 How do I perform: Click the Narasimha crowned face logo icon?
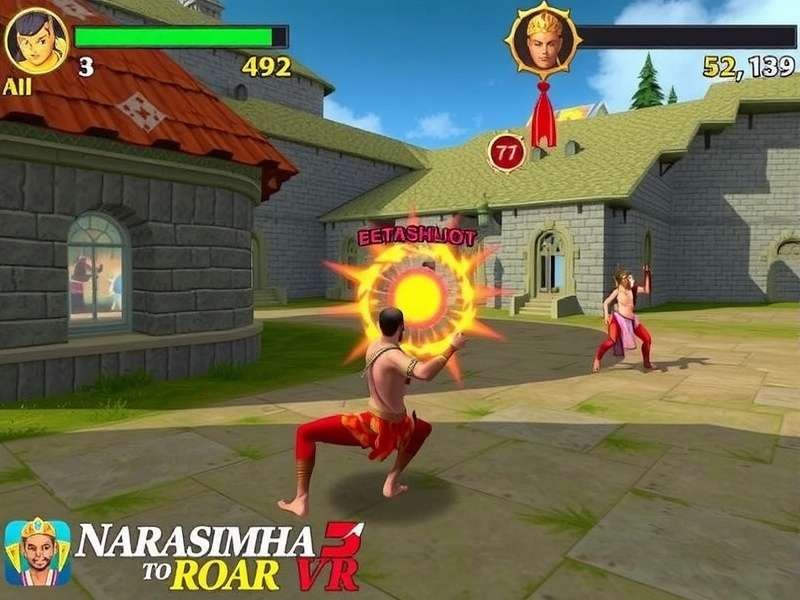point(37,552)
